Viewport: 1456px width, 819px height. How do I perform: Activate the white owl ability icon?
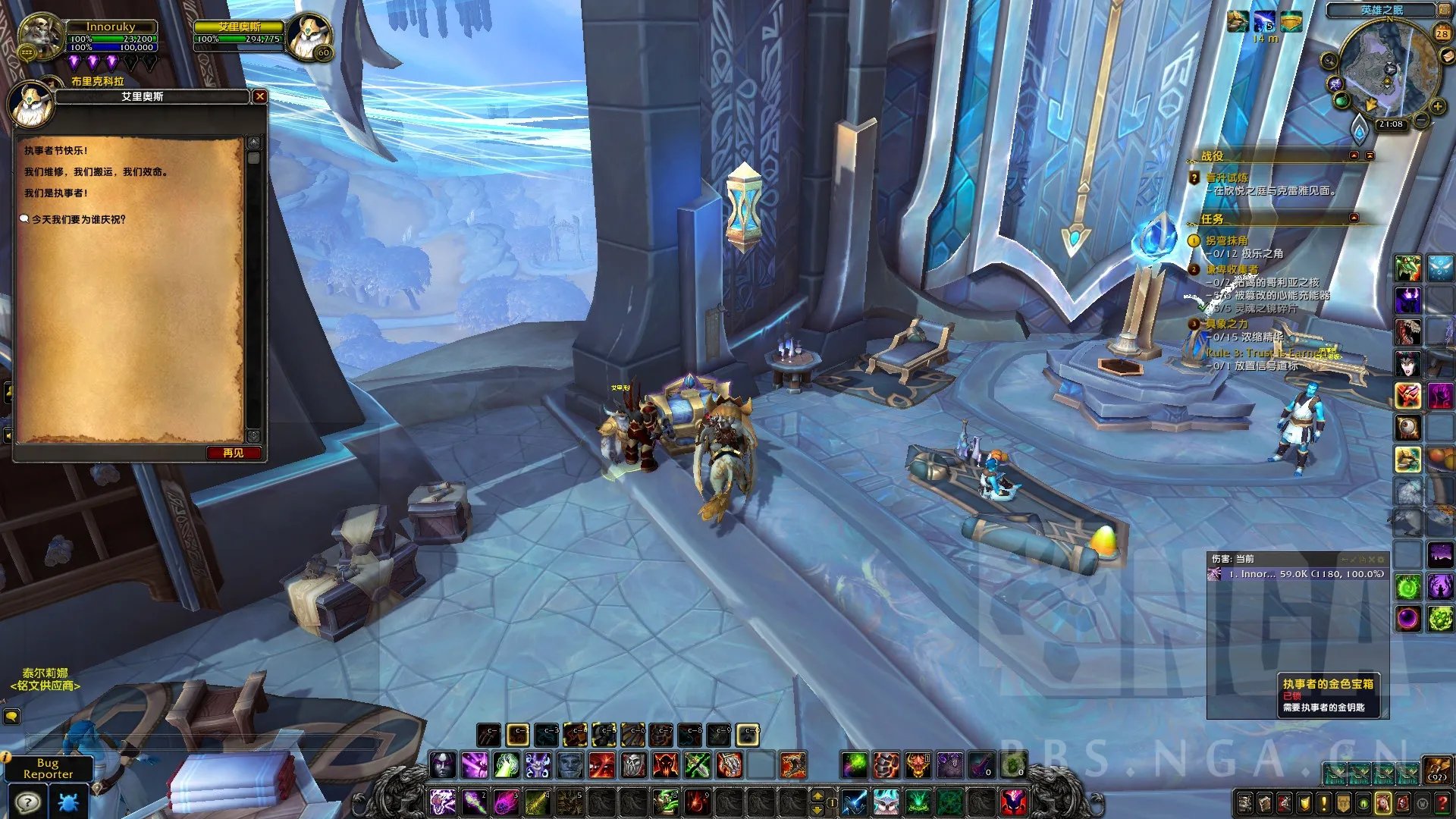(886, 802)
